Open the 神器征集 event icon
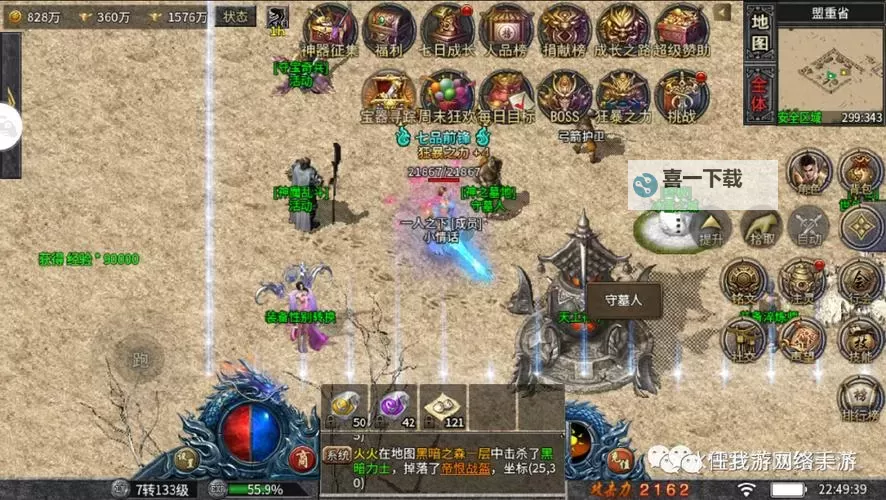 330,30
